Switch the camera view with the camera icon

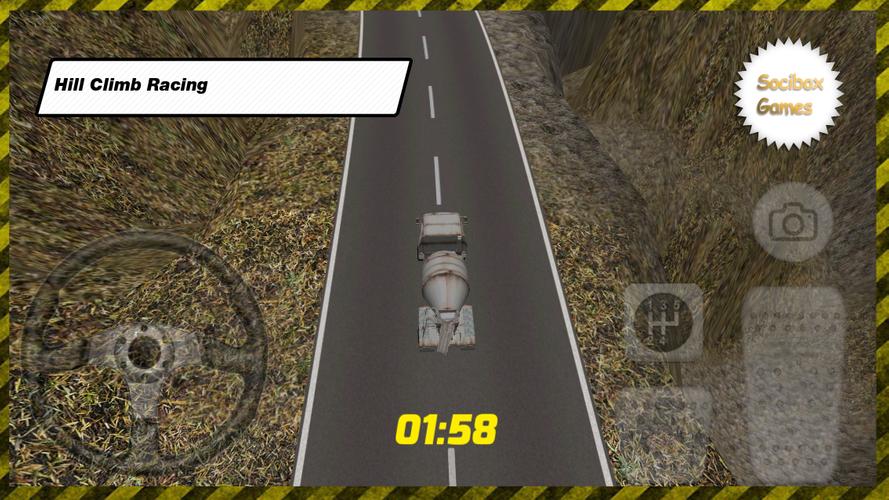tap(792, 223)
